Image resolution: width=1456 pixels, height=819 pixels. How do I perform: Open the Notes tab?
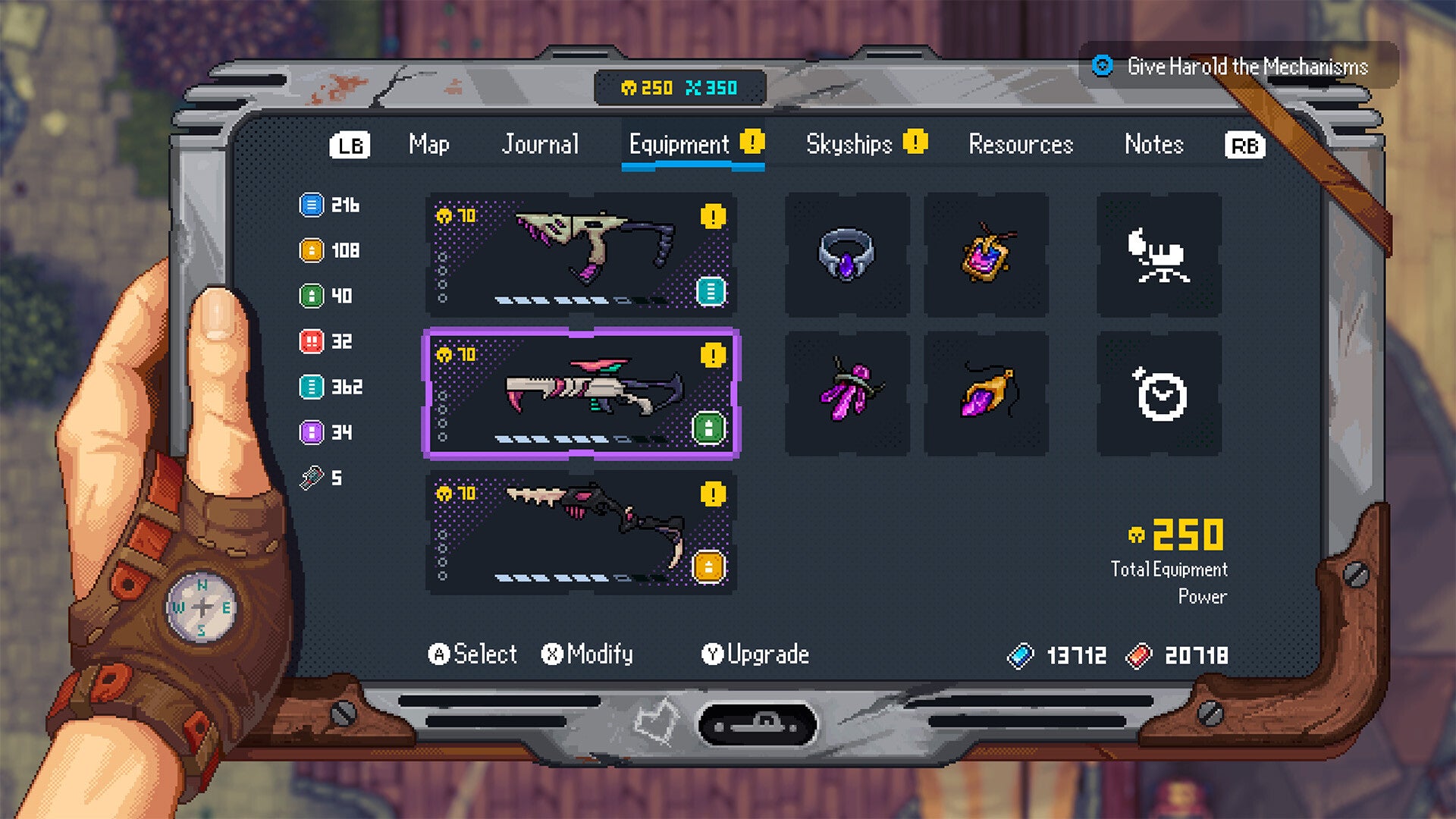click(x=1153, y=144)
